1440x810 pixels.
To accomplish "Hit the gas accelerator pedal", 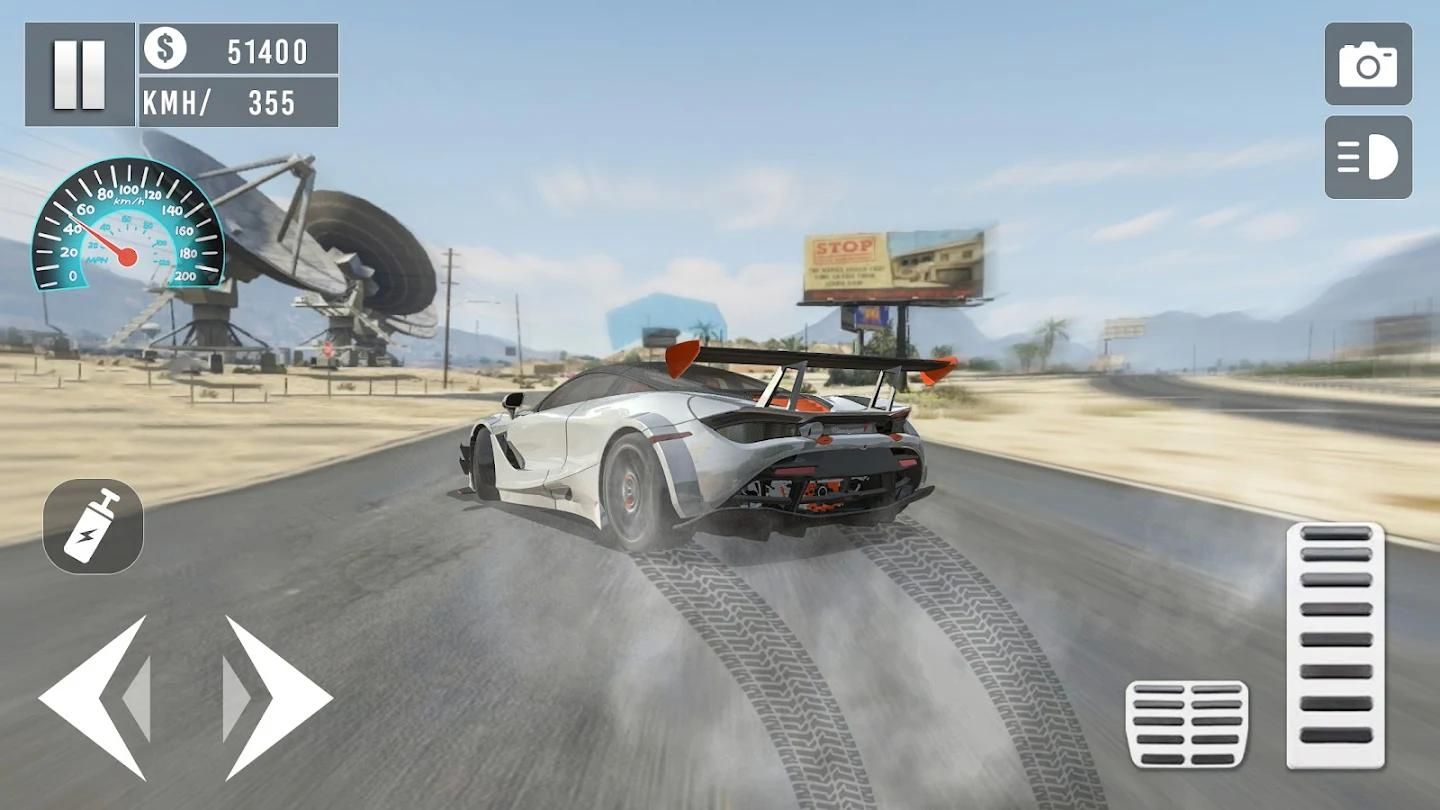I will pyautogui.click(x=1335, y=645).
